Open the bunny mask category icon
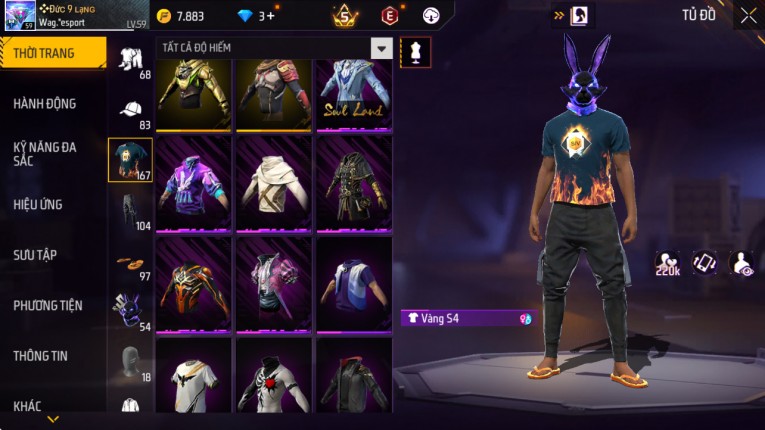 131,311
